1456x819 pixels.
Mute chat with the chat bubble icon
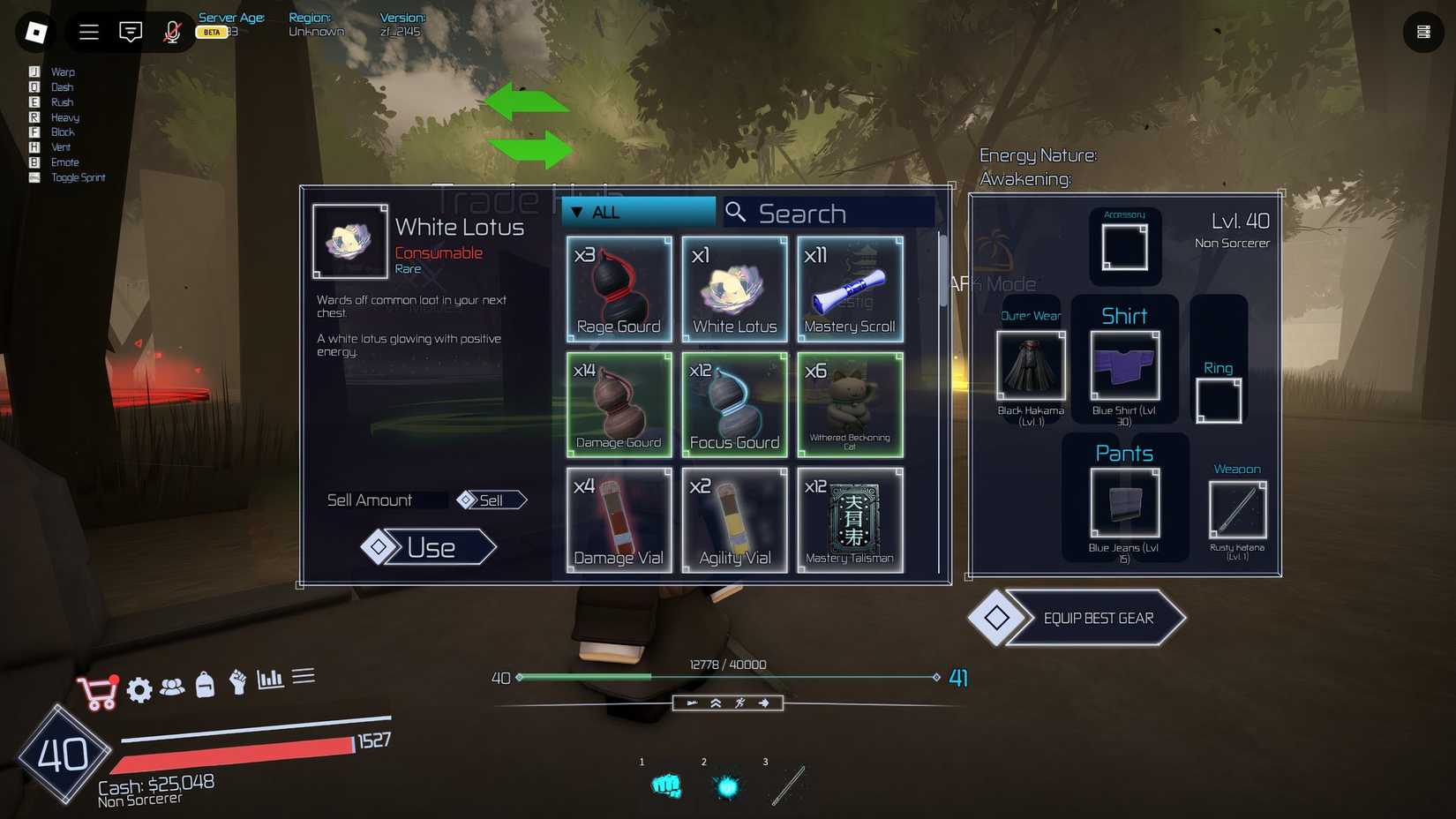pyautogui.click(x=130, y=32)
